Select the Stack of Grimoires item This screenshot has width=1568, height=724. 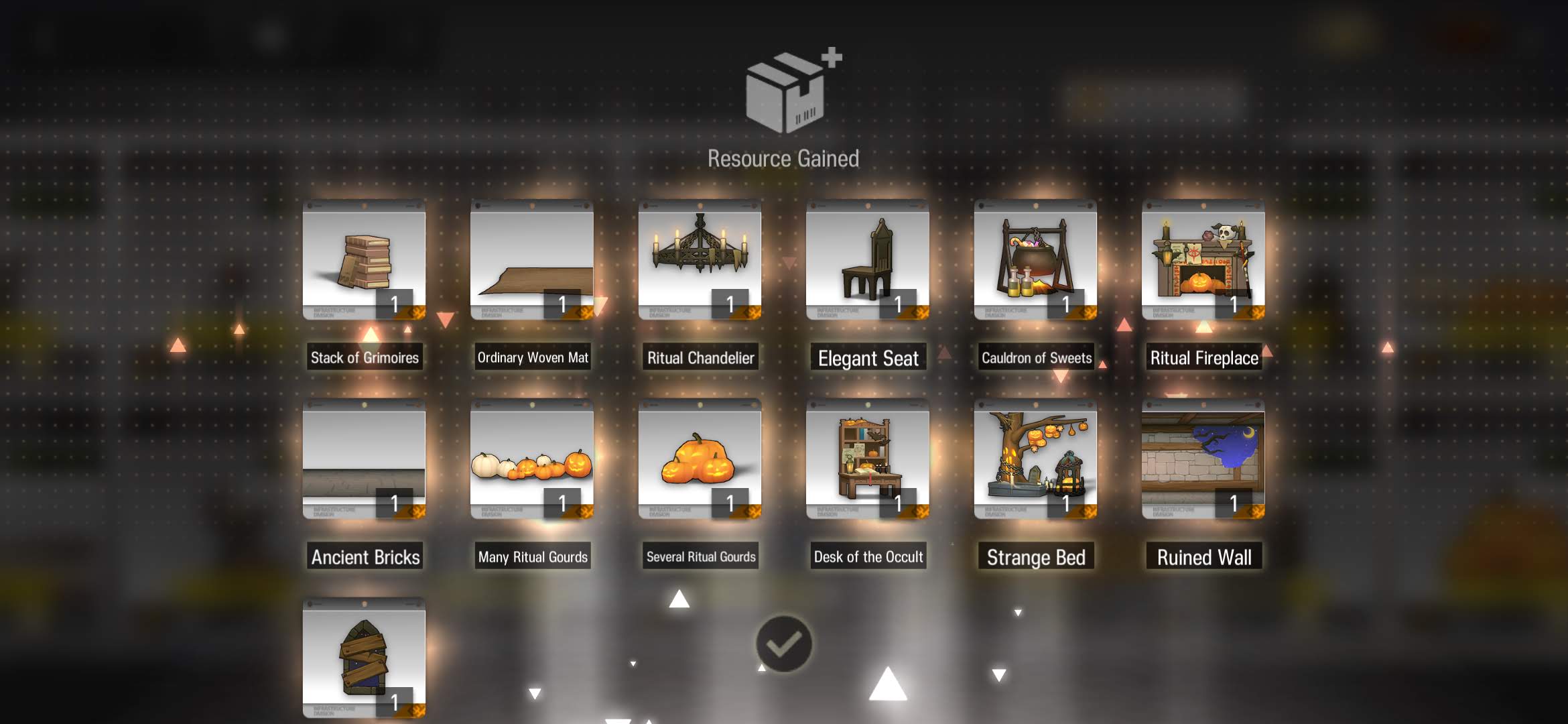point(364,260)
